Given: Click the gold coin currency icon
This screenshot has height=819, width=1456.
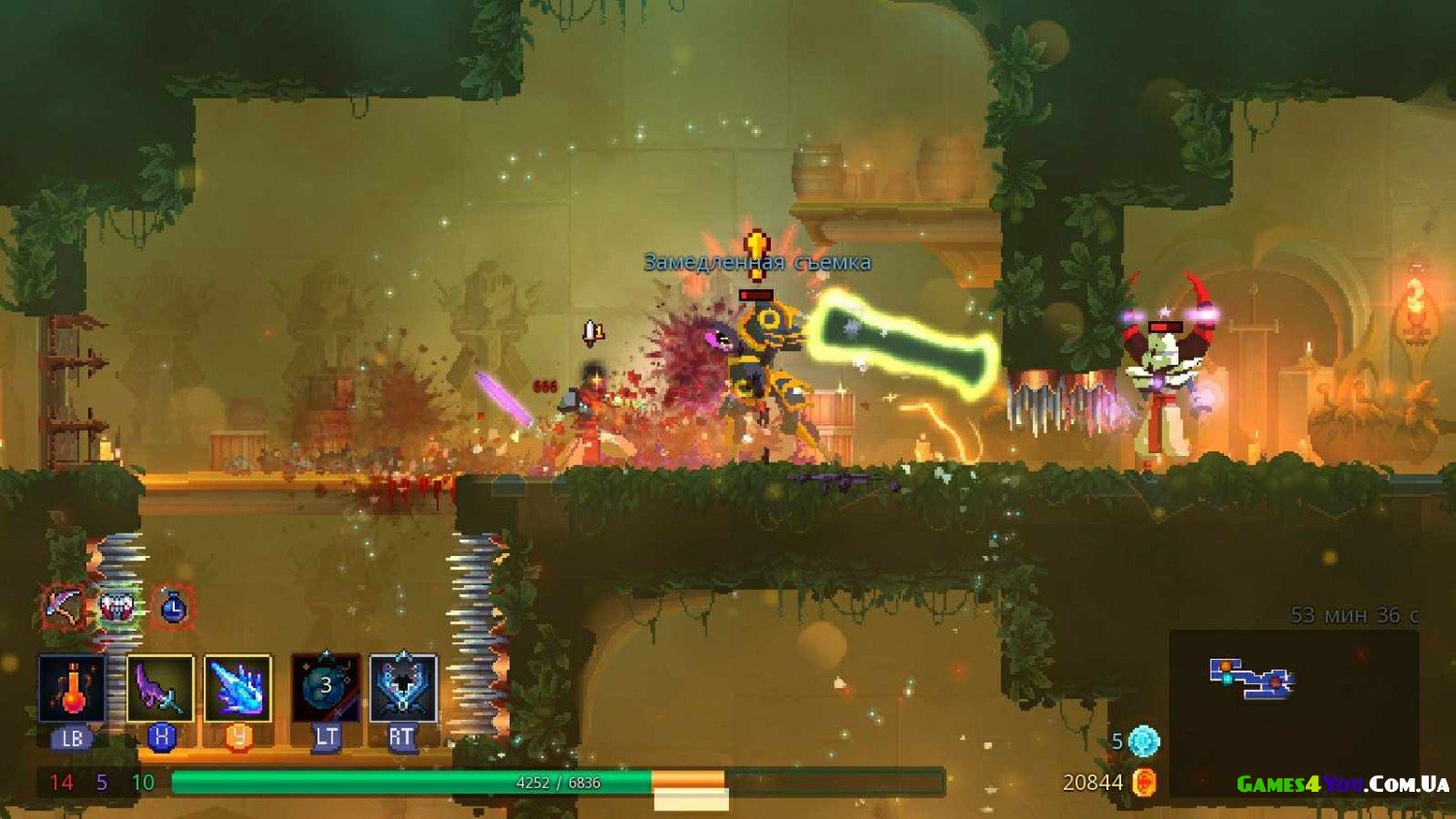Looking at the screenshot, I should click(x=1144, y=782).
